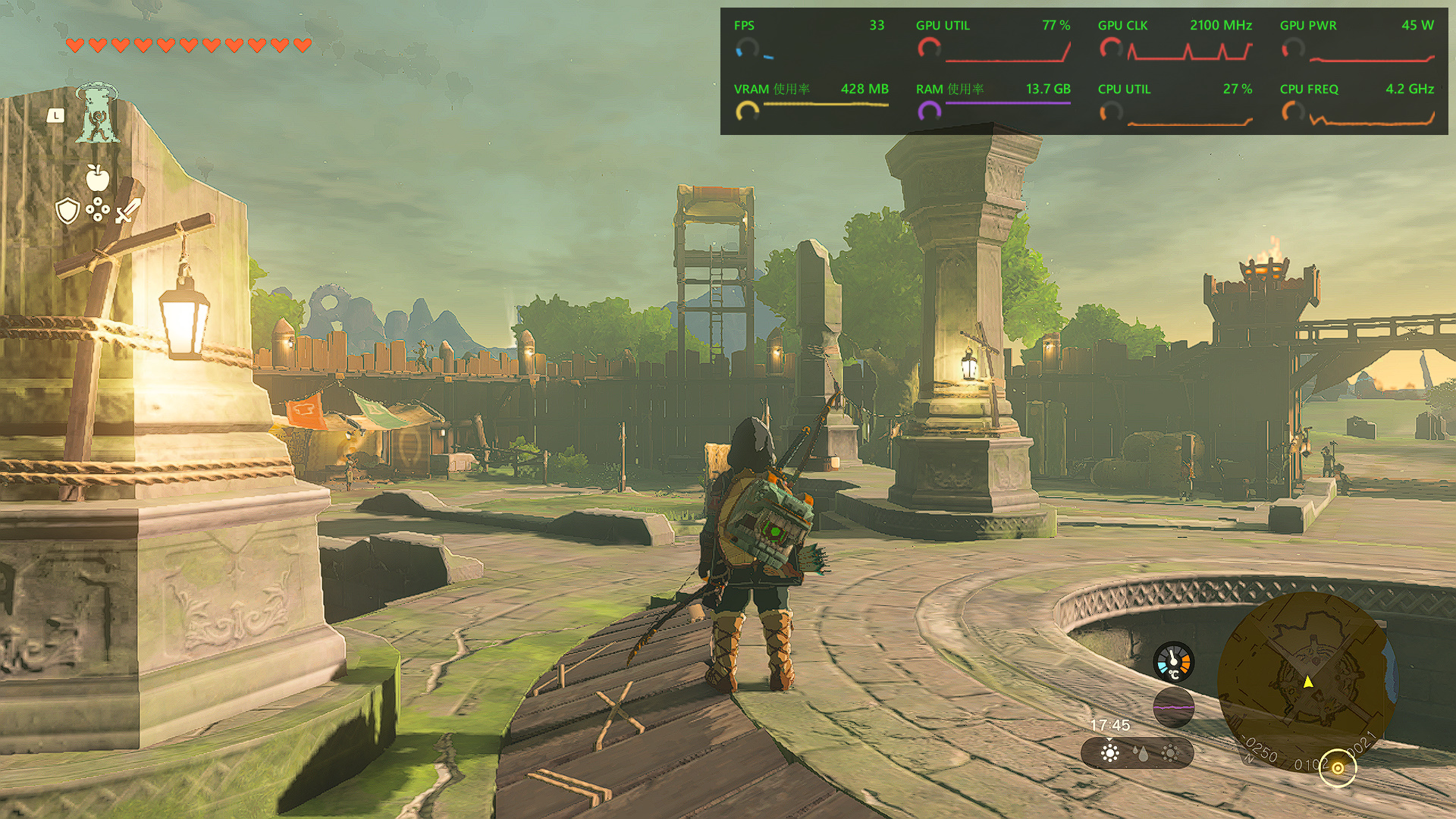Open the apple materials quick-select
This screenshot has height=819, width=1456.
tap(97, 178)
